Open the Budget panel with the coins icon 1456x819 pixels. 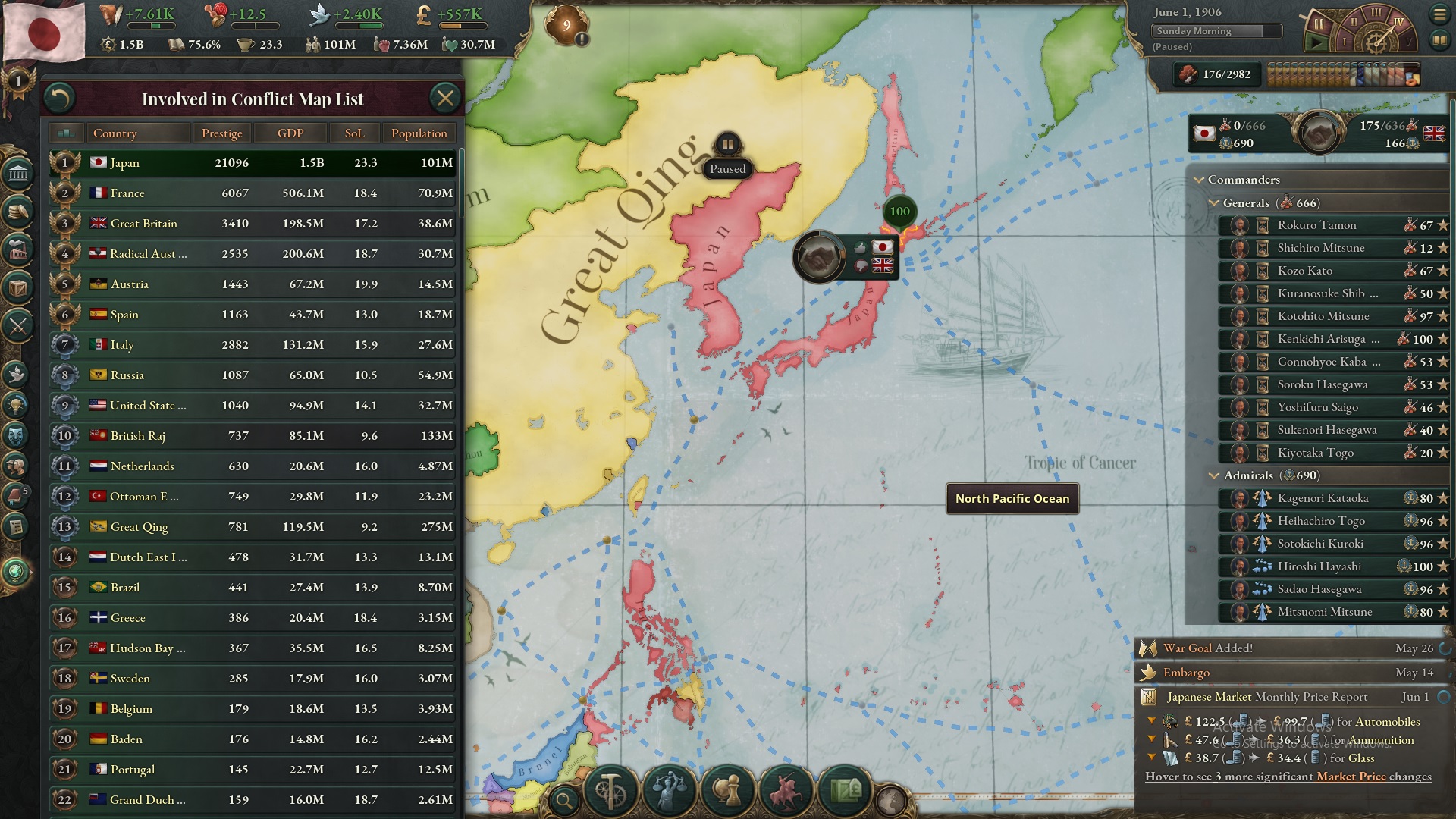pyautogui.click(x=17, y=213)
